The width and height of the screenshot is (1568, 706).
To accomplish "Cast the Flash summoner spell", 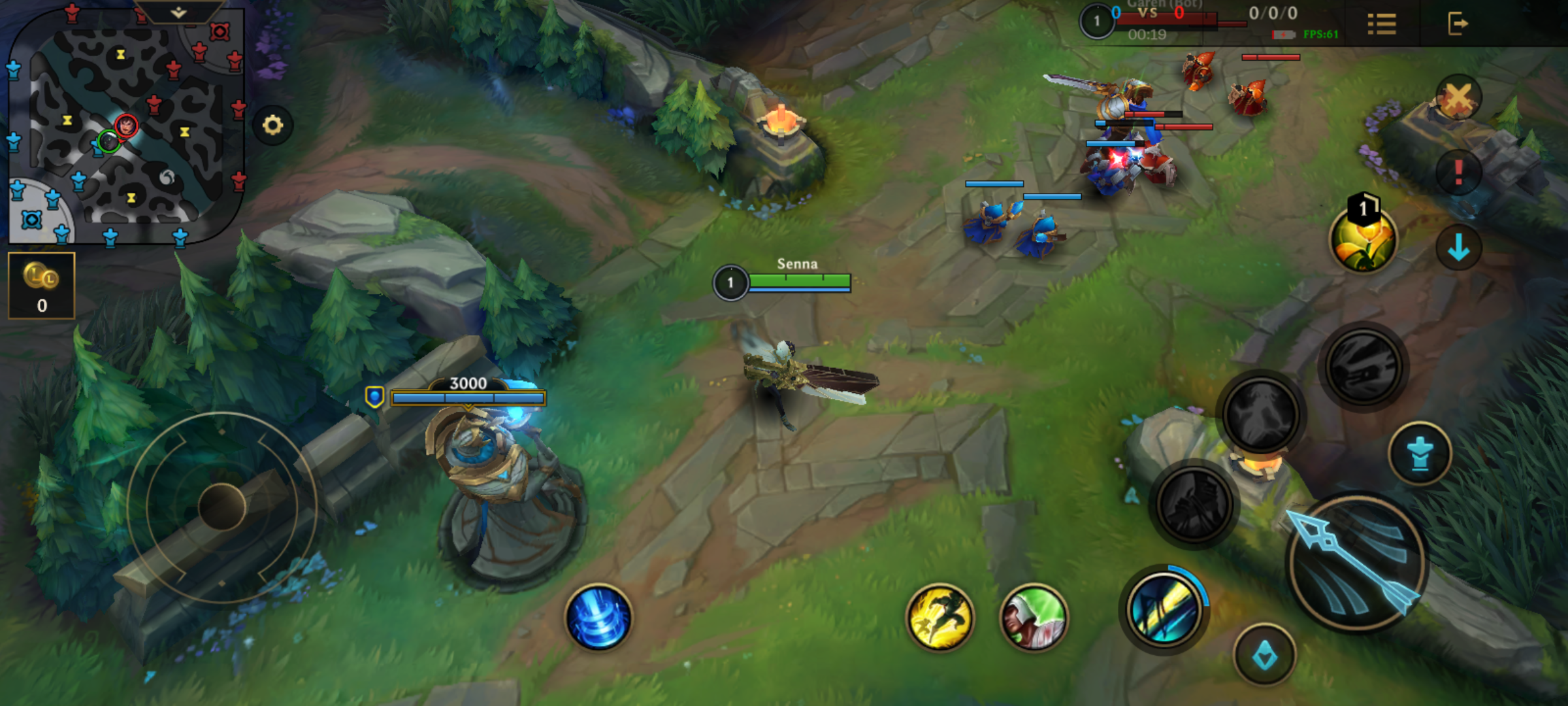I will [939, 618].
